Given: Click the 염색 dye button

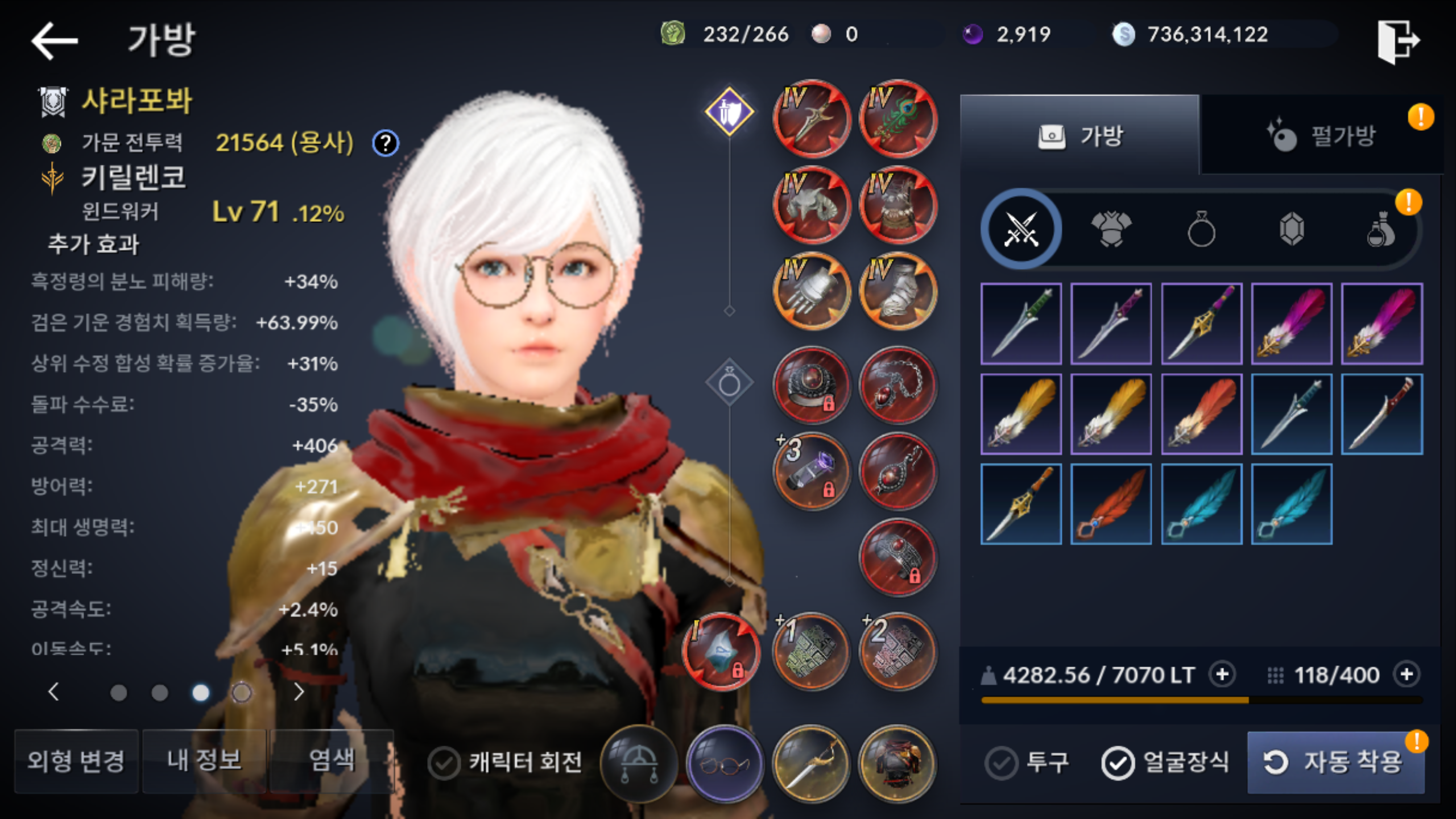Looking at the screenshot, I should [332, 761].
